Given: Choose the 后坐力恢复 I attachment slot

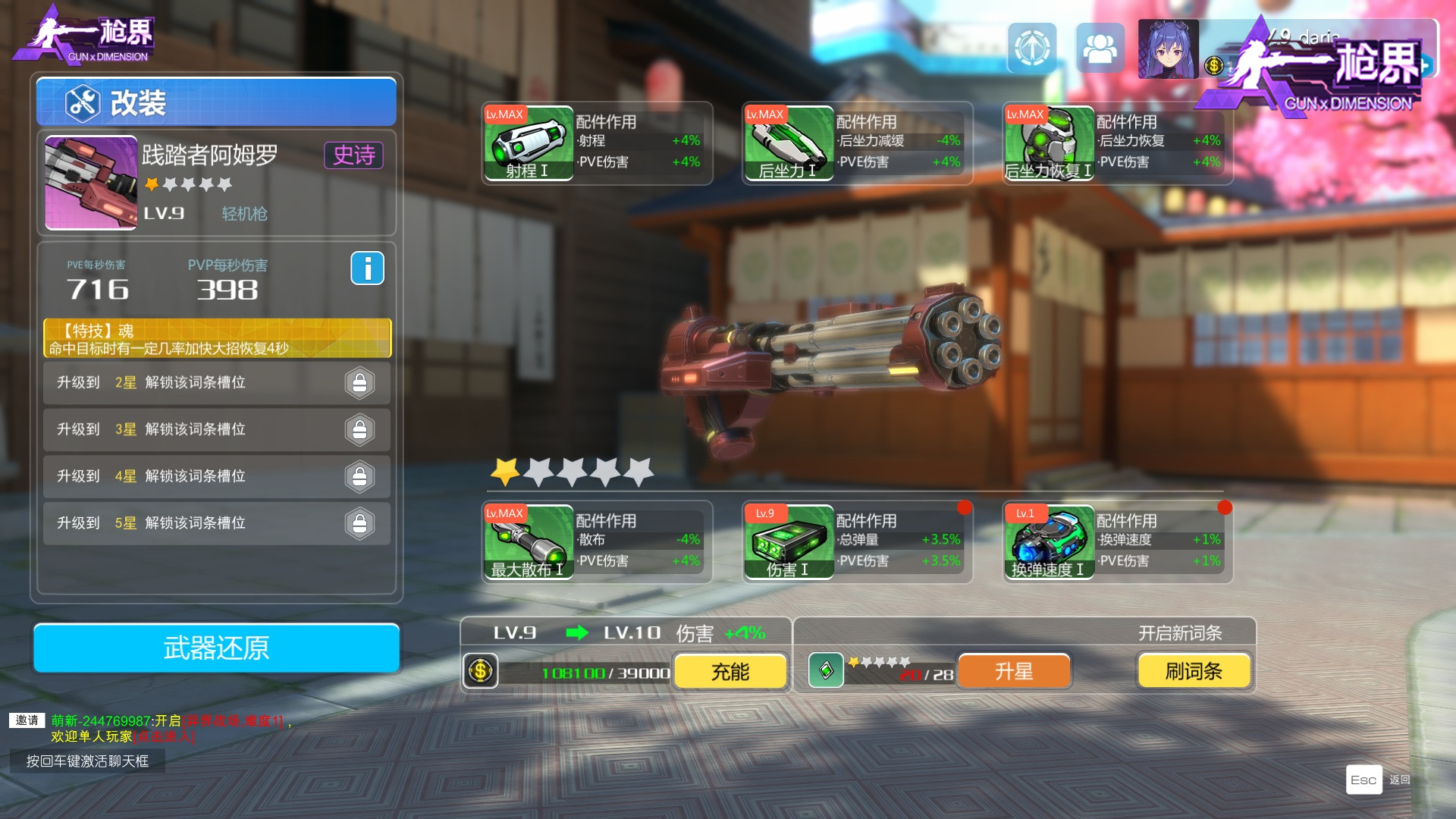Looking at the screenshot, I should (x=1049, y=143).
